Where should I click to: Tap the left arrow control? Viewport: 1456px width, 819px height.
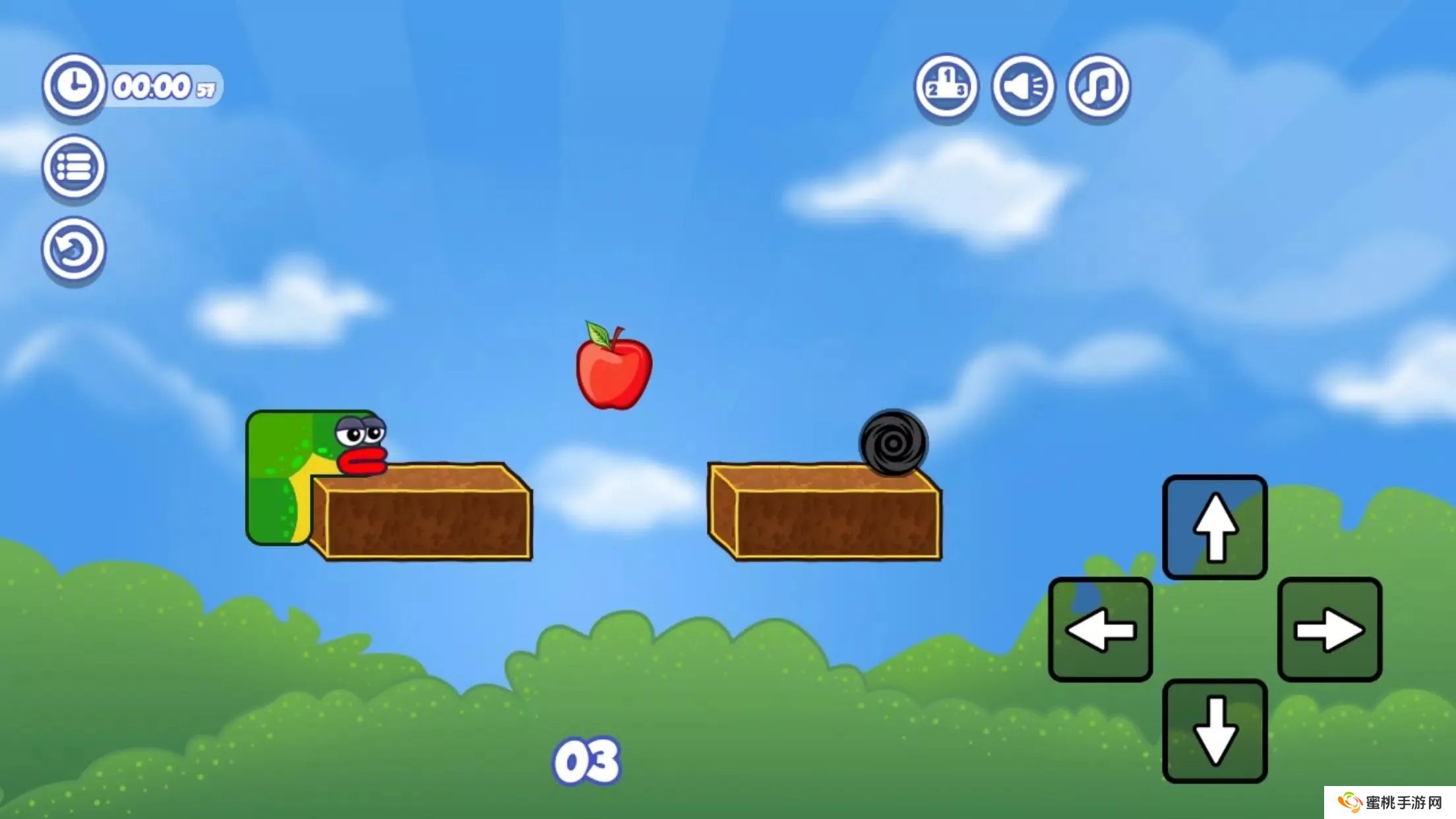tap(1101, 630)
